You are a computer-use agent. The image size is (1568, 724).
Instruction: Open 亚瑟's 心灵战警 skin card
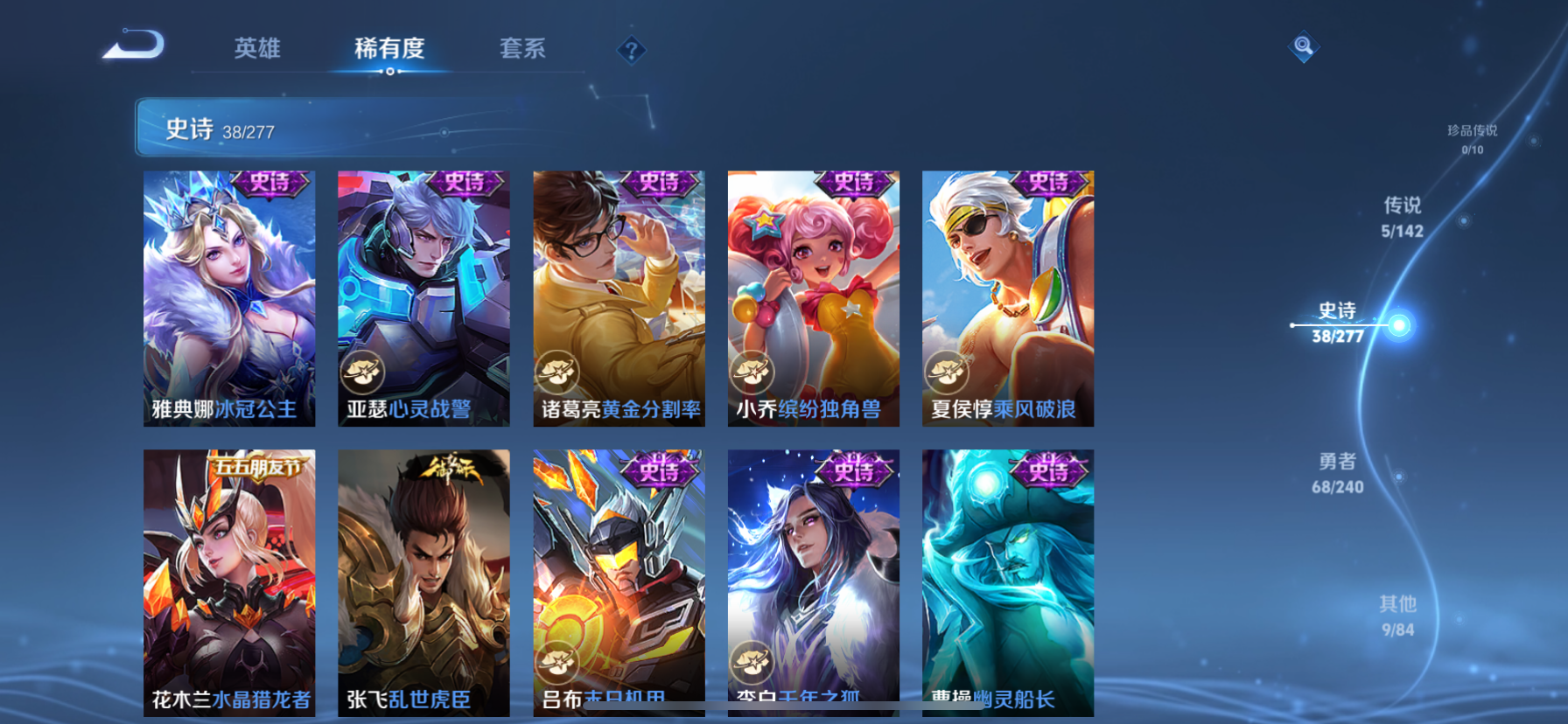[x=423, y=297]
